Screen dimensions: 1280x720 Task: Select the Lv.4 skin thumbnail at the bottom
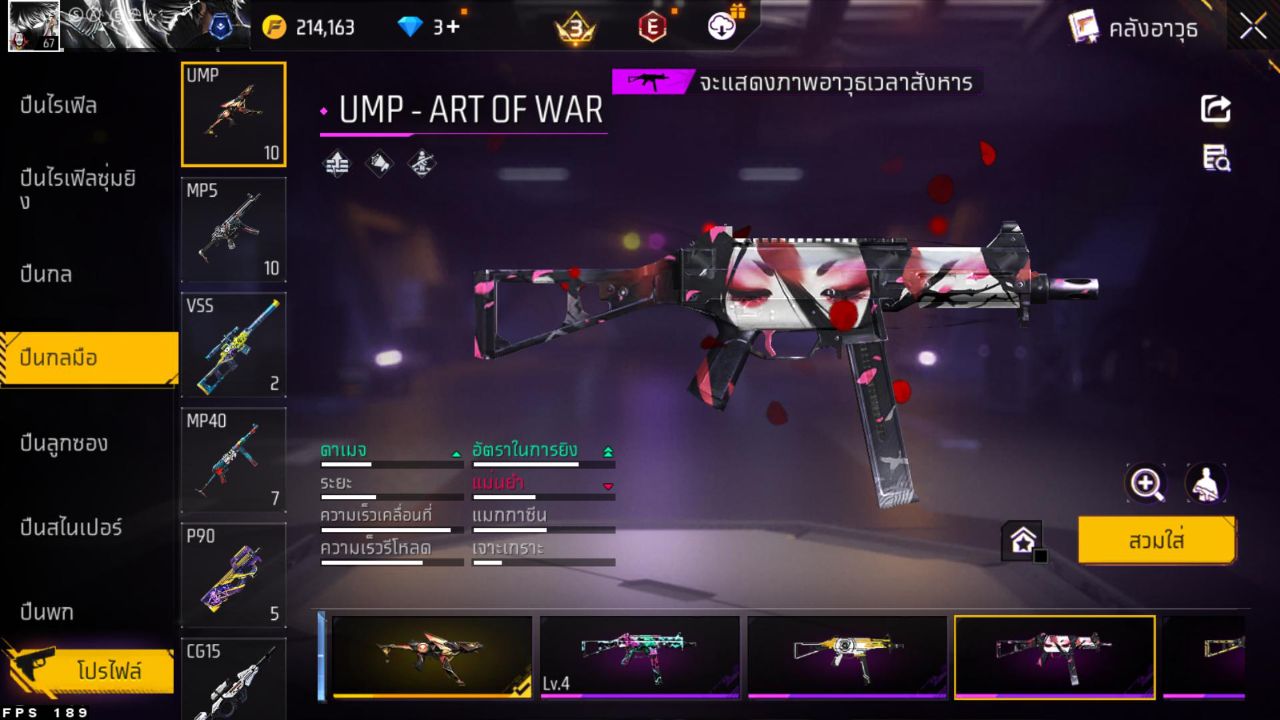pyautogui.click(x=640, y=655)
